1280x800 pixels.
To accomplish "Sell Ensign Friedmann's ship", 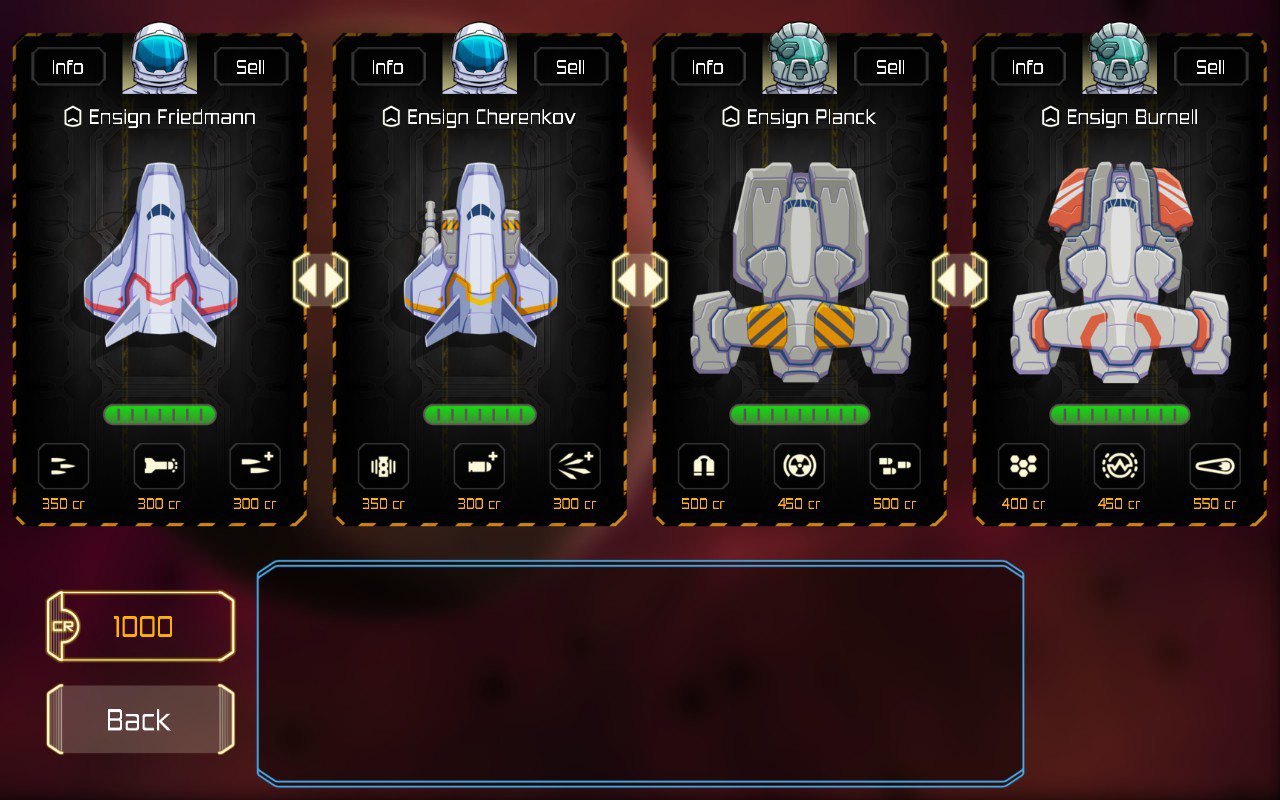I will point(250,67).
